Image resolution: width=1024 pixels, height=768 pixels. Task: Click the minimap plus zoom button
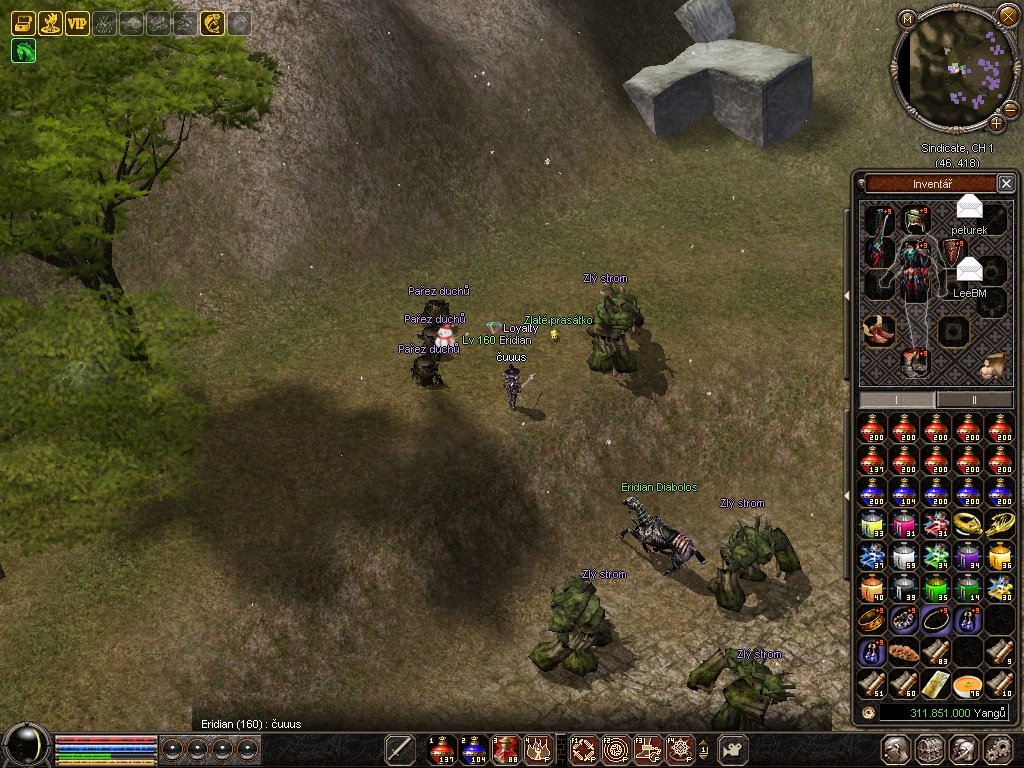996,124
